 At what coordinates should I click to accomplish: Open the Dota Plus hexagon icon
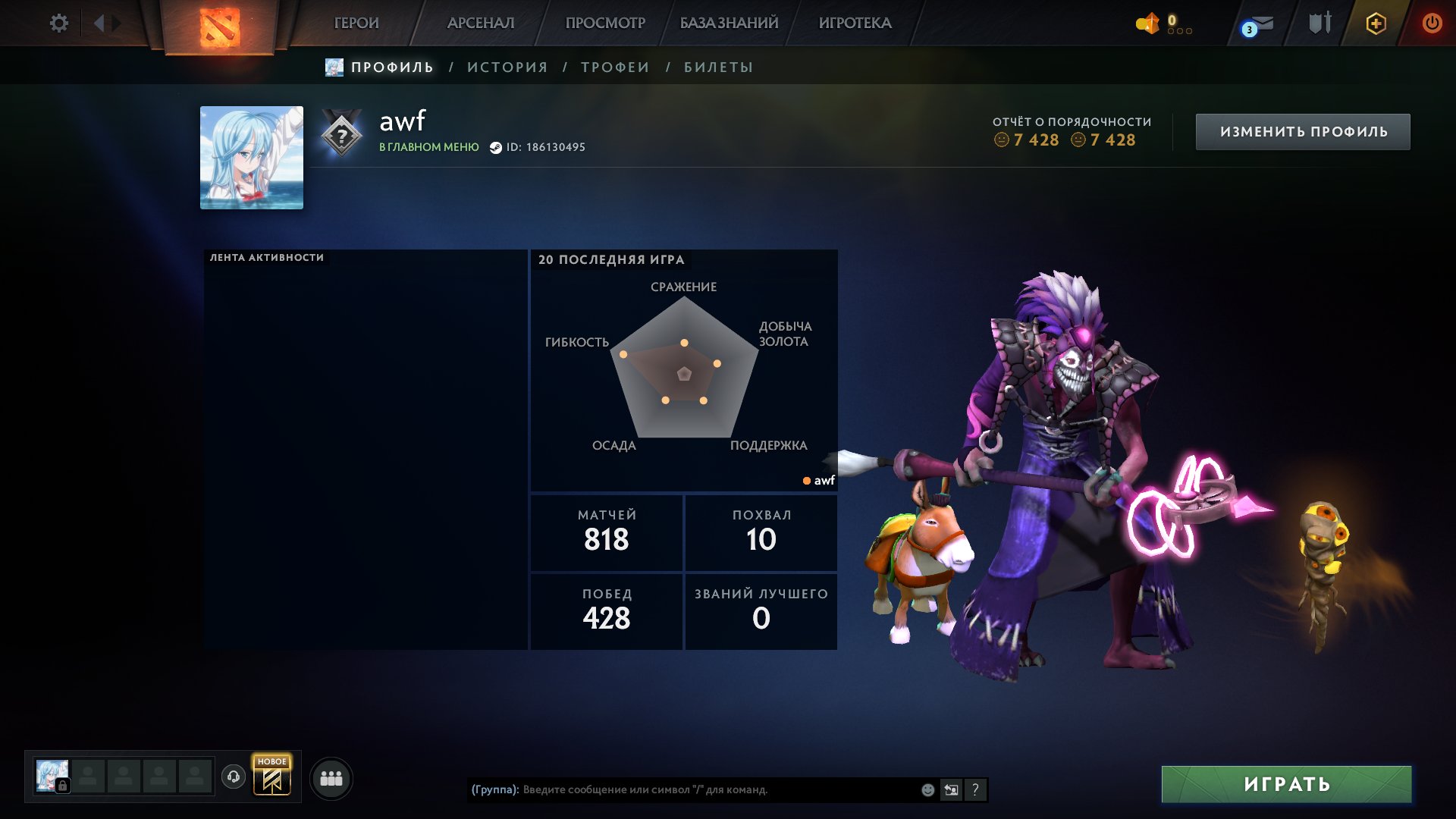click(1376, 23)
